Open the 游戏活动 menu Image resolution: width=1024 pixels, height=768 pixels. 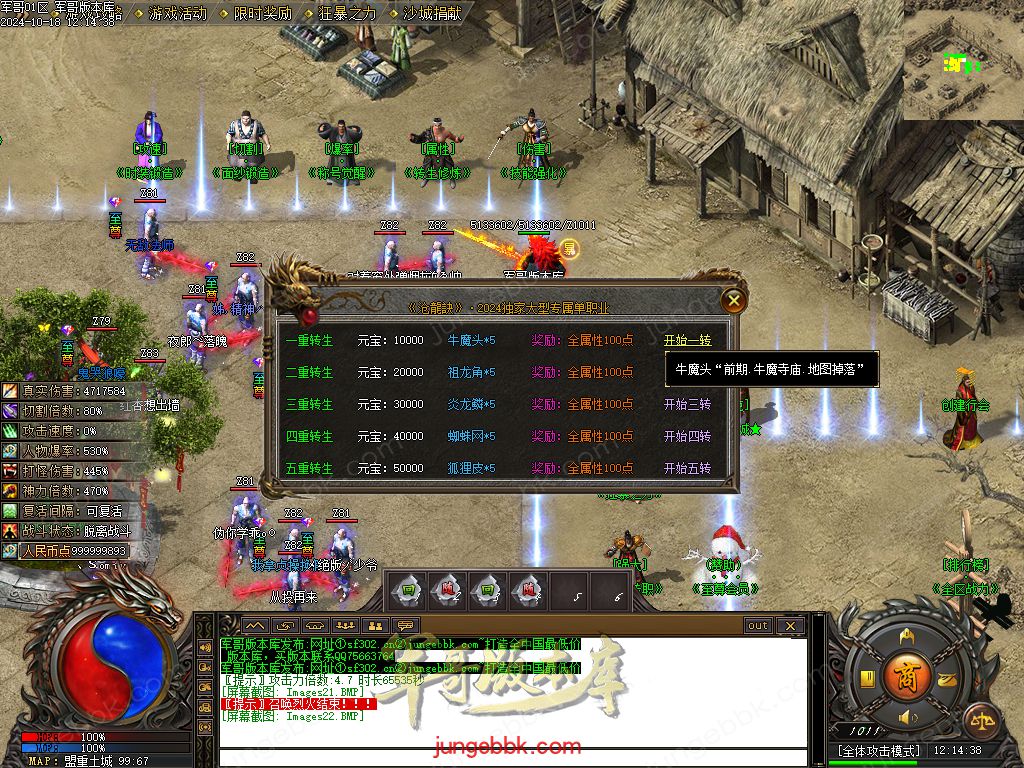[x=177, y=14]
